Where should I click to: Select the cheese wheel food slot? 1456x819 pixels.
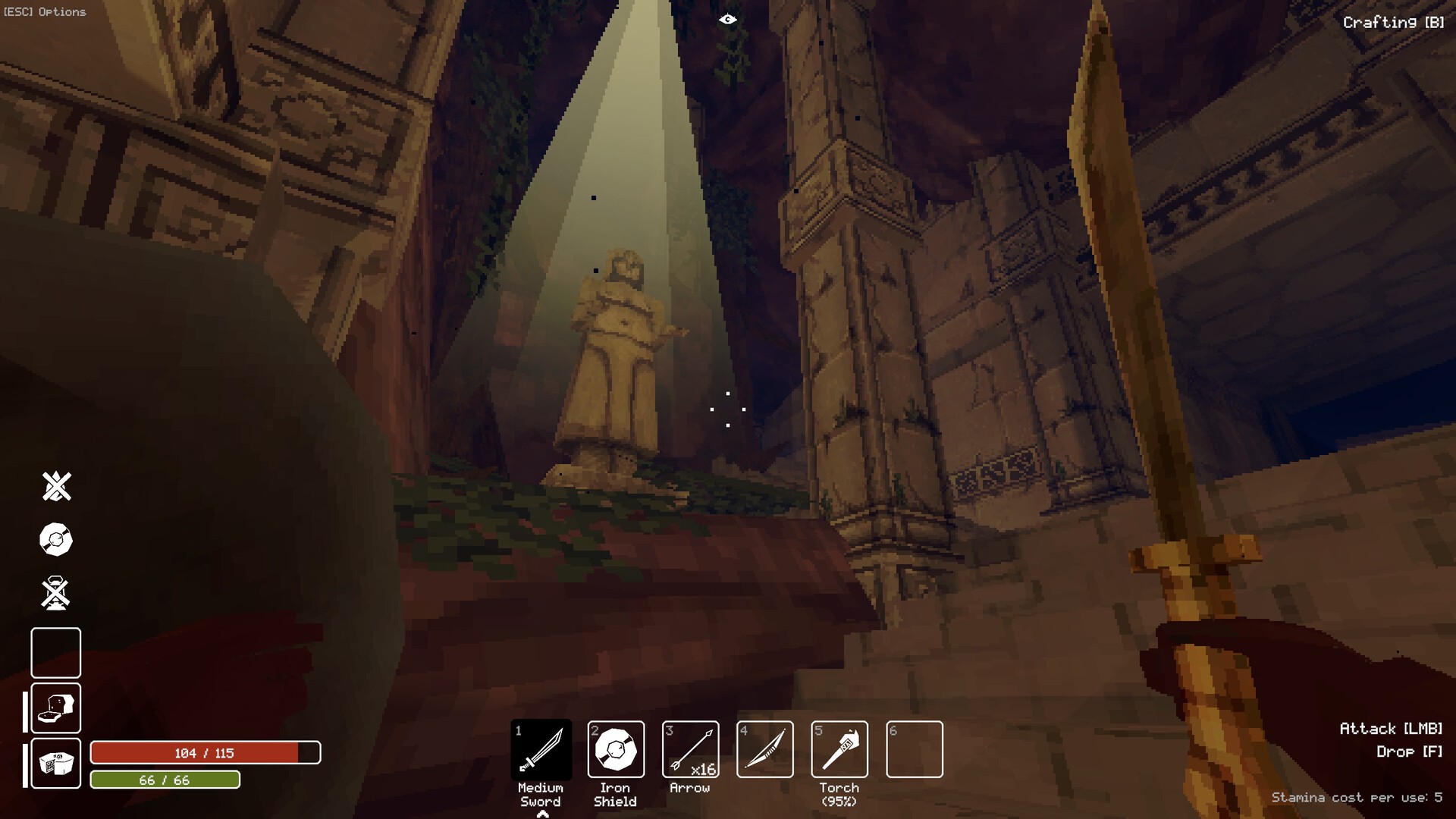[56, 763]
